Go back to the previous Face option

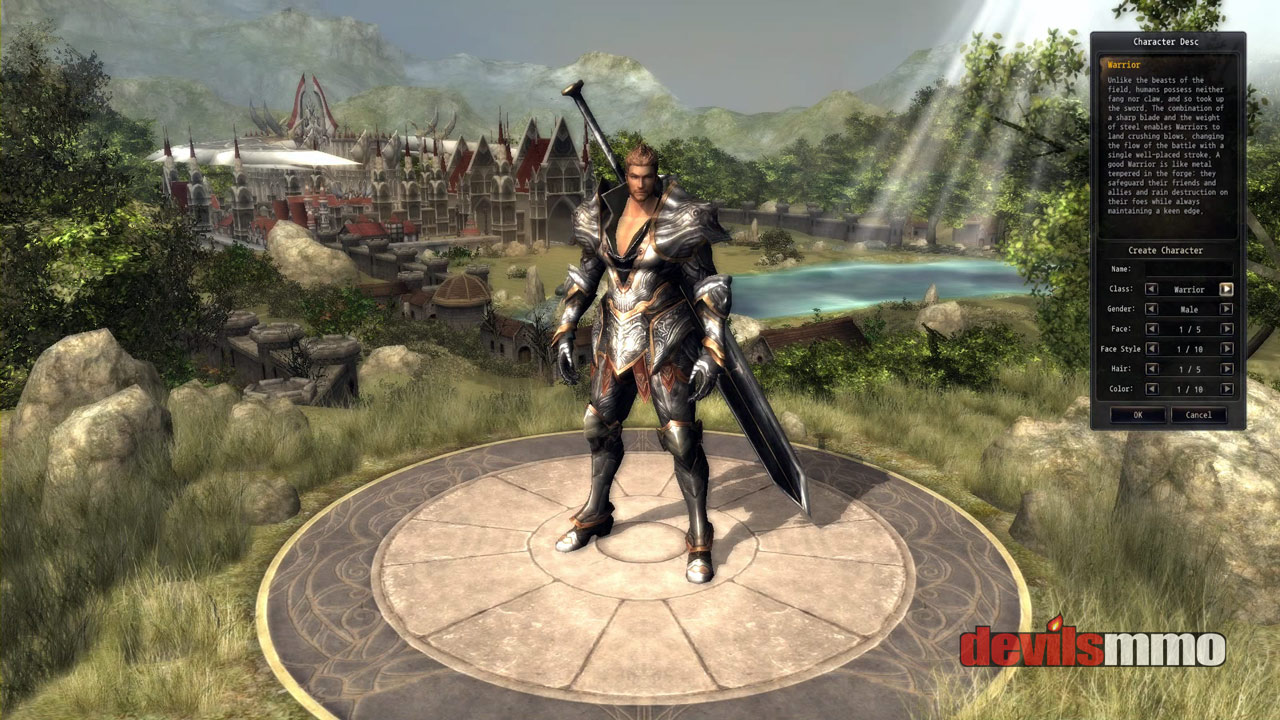click(1152, 329)
